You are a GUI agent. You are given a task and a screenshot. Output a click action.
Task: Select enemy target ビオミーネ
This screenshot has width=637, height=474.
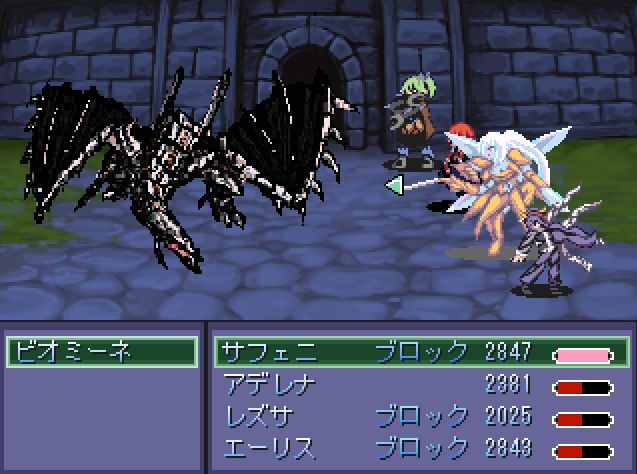[100, 352]
